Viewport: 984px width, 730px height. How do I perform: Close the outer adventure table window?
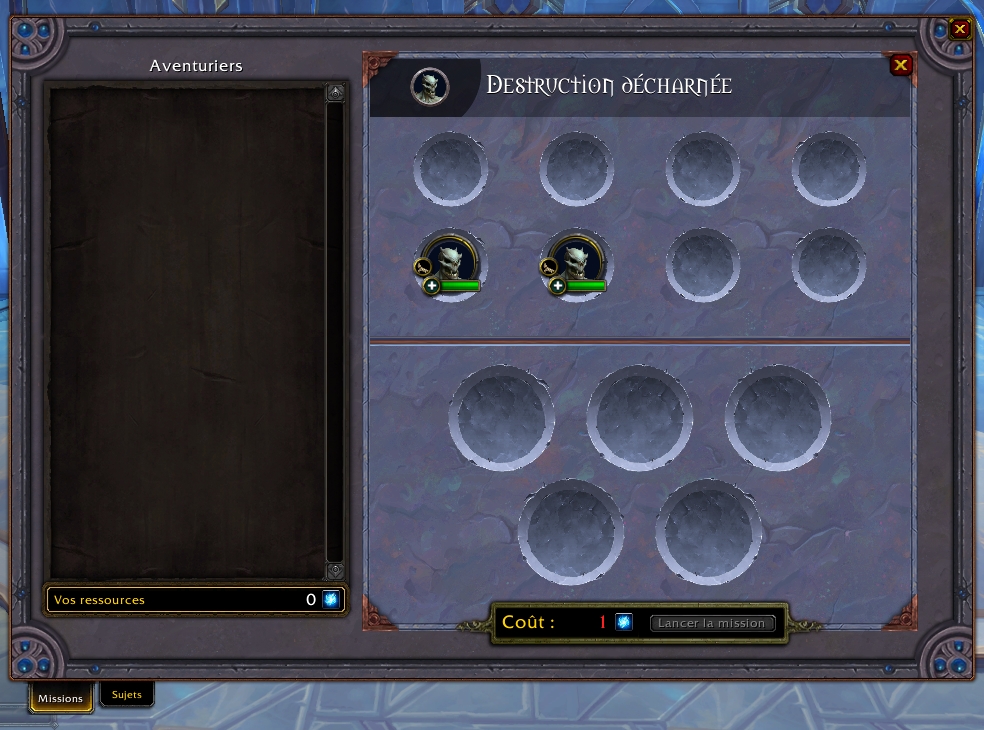(x=960, y=29)
